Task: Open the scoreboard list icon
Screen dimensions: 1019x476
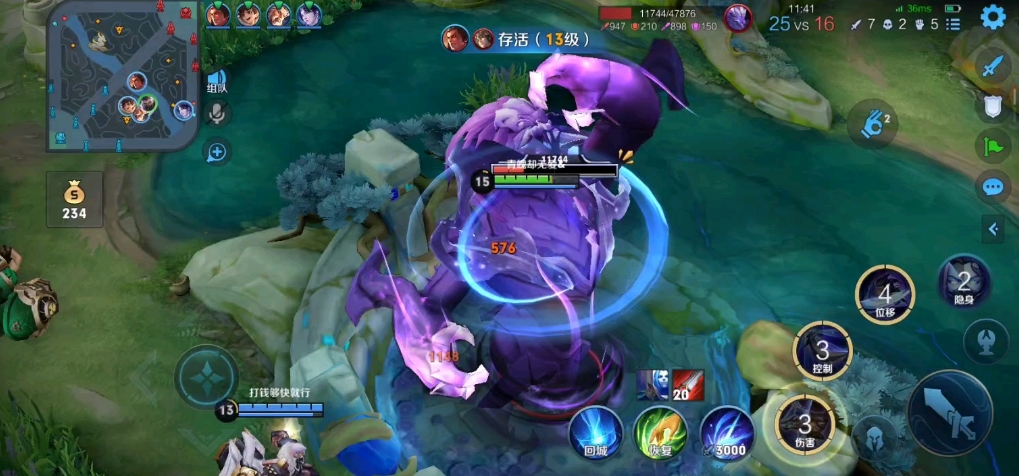Action: pyautogui.click(x=955, y=23)
